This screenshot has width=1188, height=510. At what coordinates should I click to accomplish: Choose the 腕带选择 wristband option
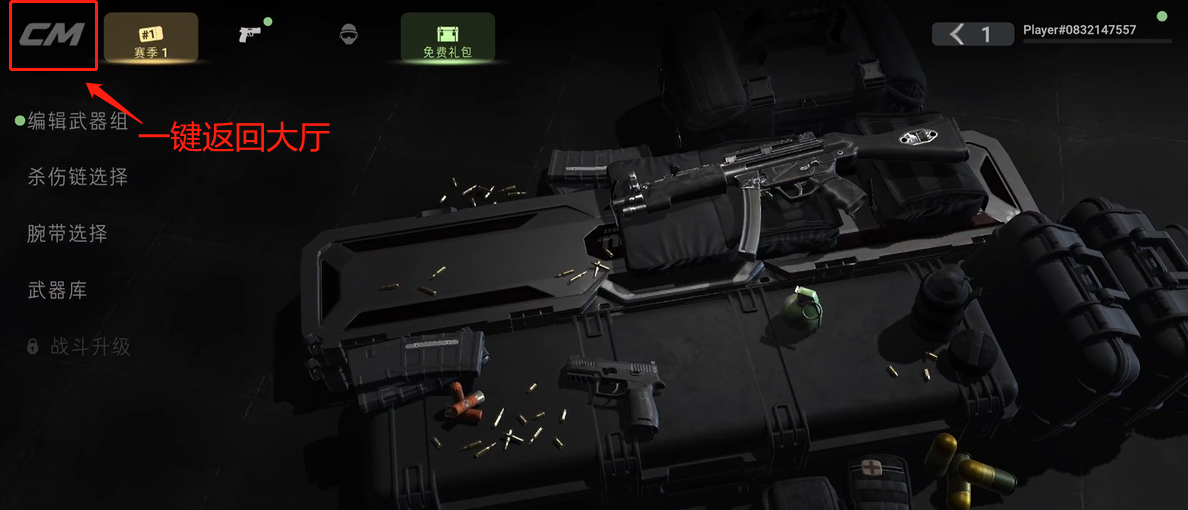tap(67, 234)
